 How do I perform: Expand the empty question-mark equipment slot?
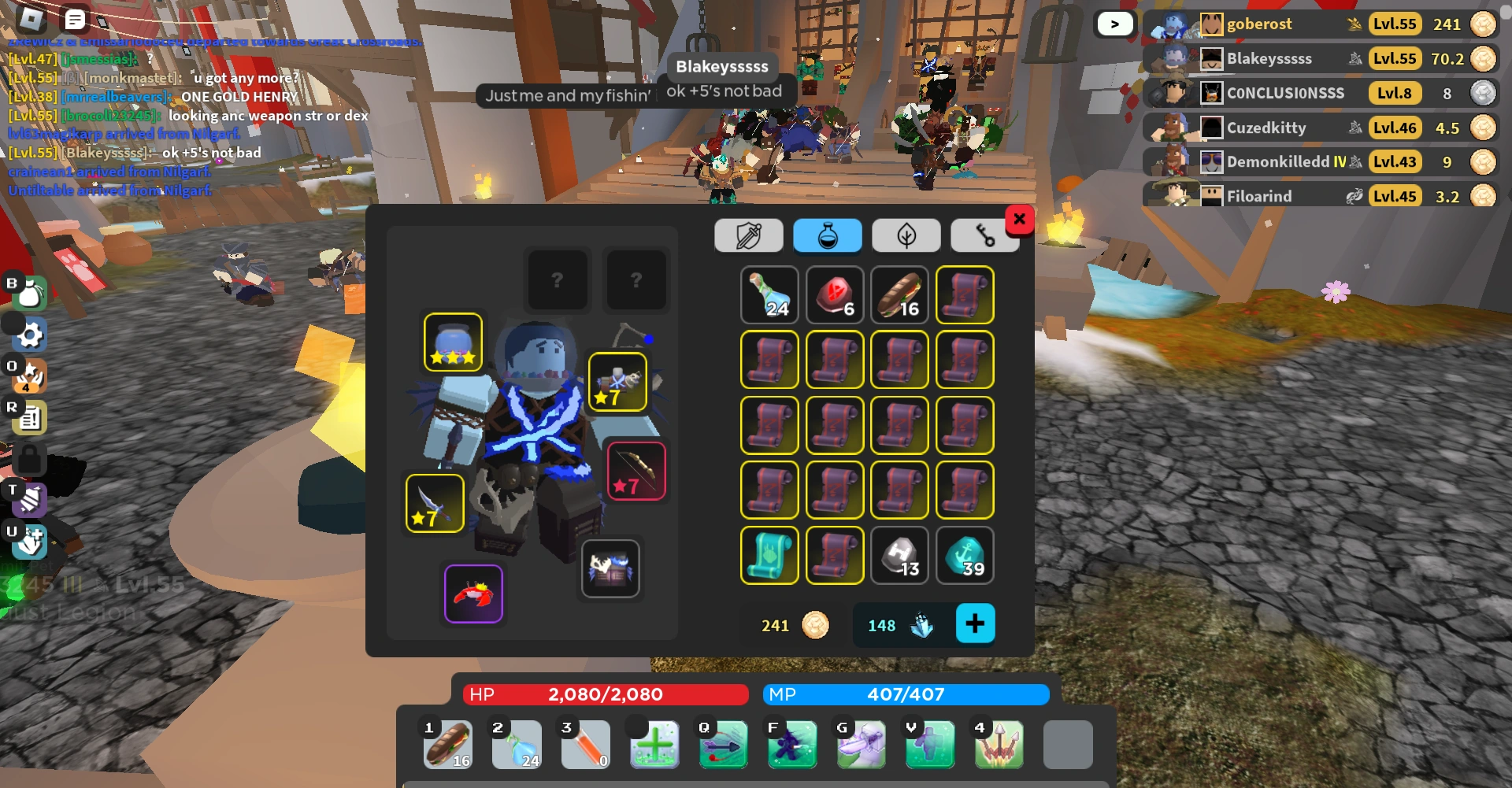pos(558,280)
